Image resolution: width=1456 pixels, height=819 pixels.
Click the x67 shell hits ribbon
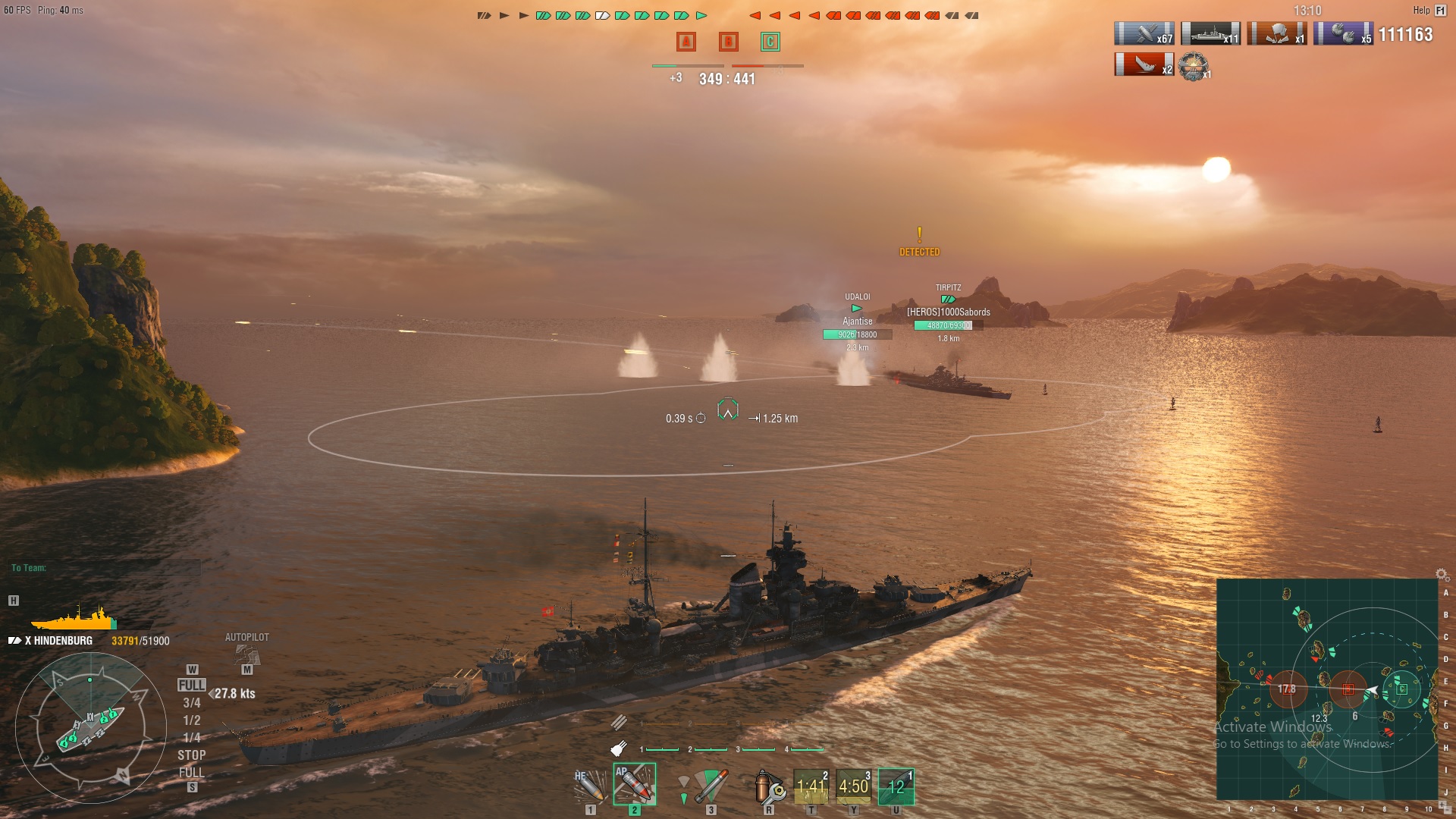[x=1144, y=34]
